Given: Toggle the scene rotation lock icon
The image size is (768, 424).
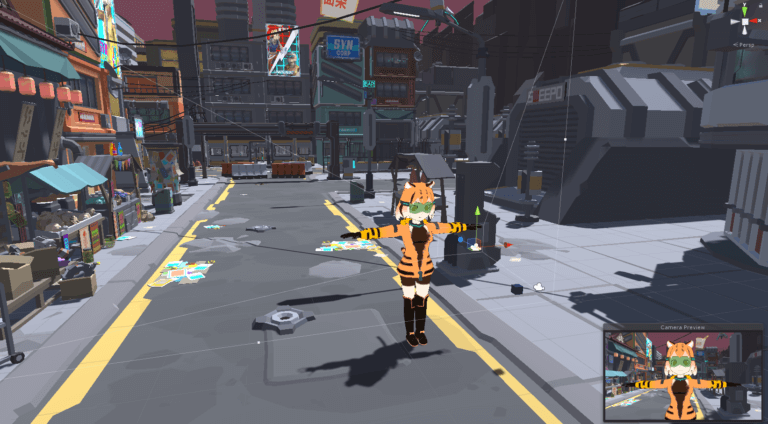Looking at the screenshot, I should click(x=762, y=4).
